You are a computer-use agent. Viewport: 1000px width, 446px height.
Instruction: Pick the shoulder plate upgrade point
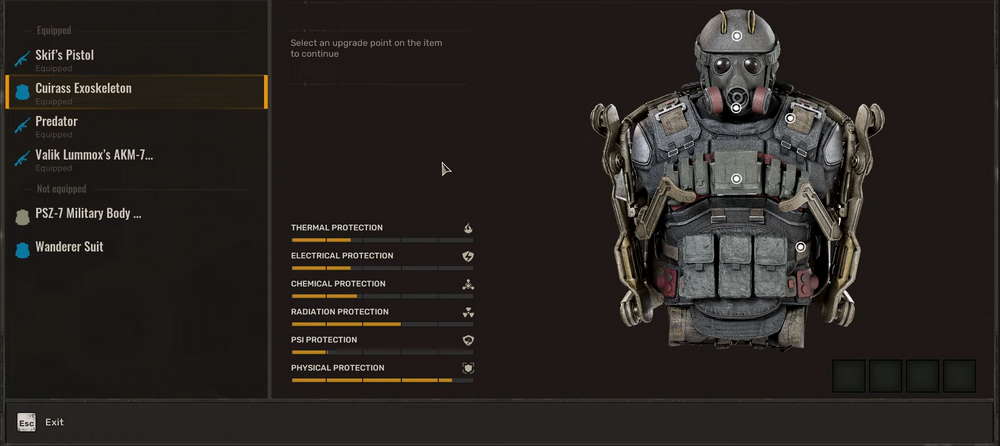(x=790, y=119)
